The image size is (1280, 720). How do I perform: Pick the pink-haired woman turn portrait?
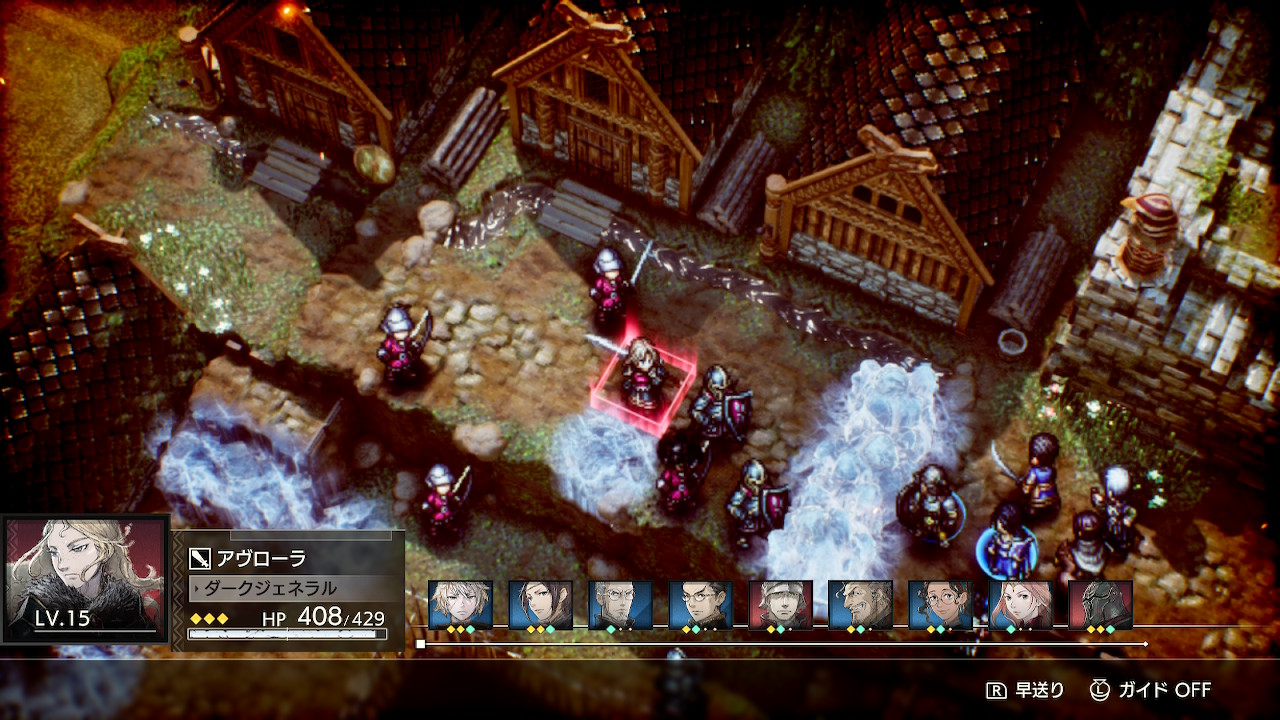point(1020,604)
